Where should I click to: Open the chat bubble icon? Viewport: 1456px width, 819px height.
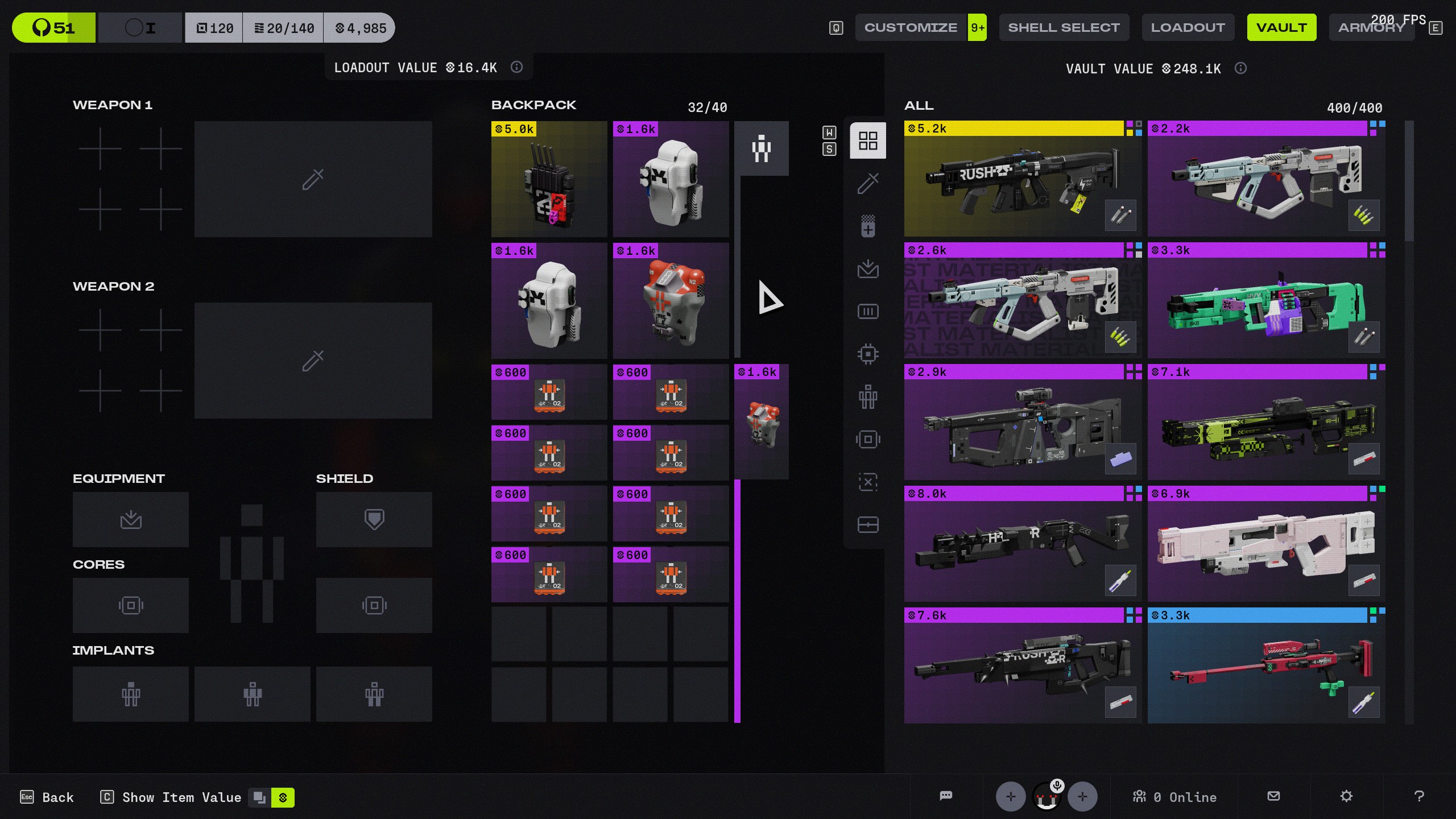pyautogui.click(x=946, y=796)
